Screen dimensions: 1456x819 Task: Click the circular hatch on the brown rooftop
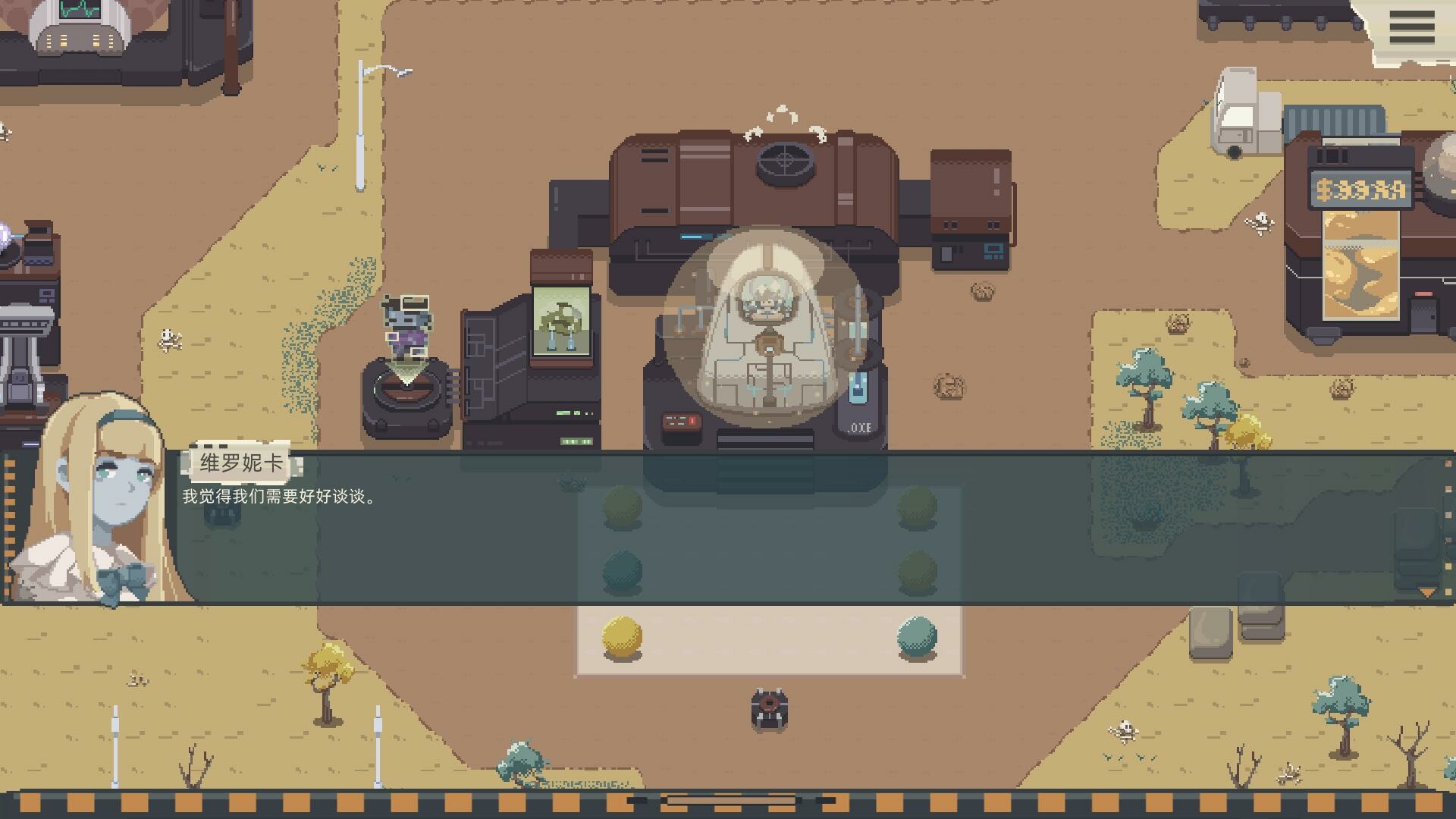click(x=786, y=163)
